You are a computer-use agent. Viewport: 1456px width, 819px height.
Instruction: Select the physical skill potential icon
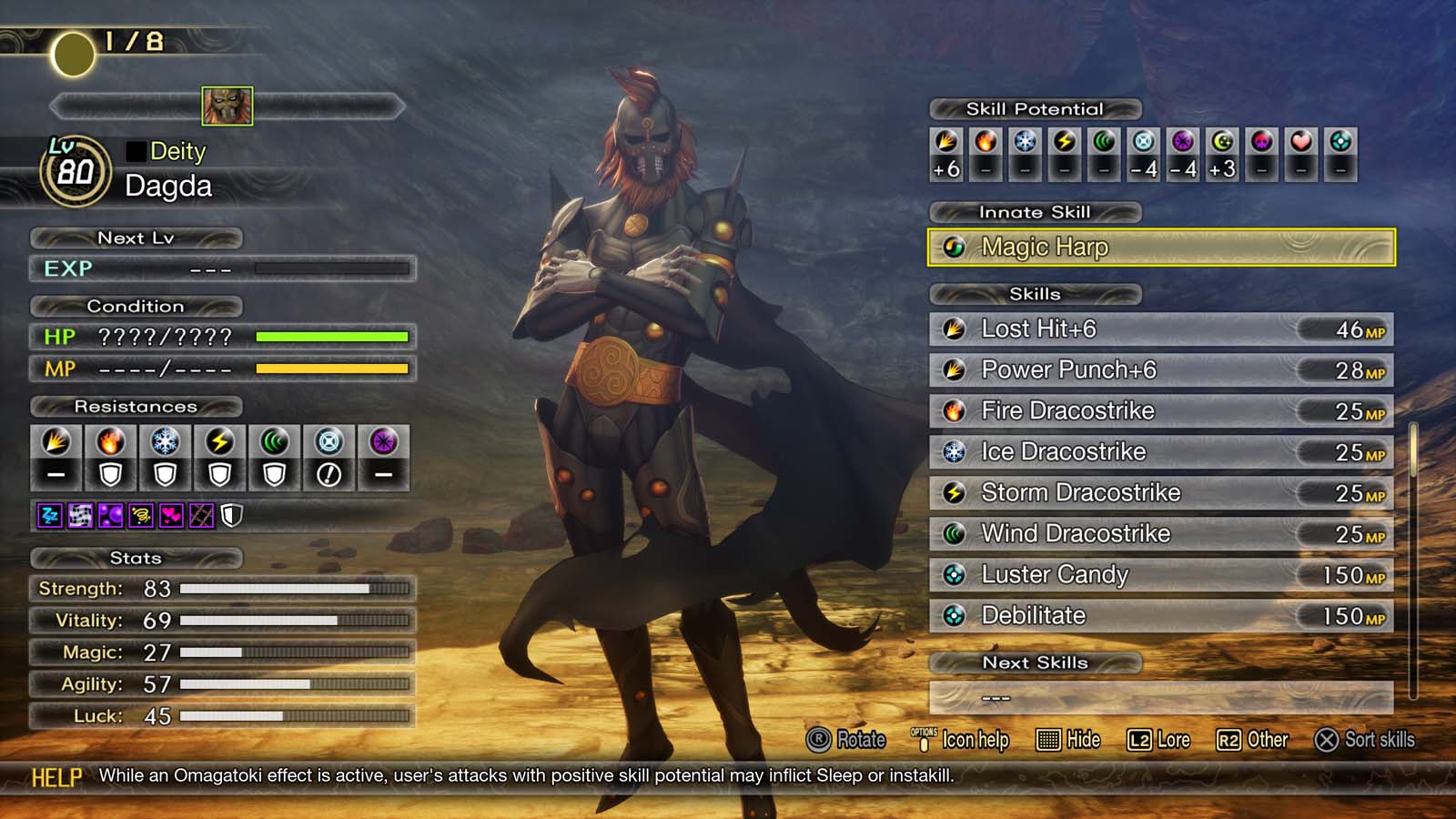[x=946, y=142]
